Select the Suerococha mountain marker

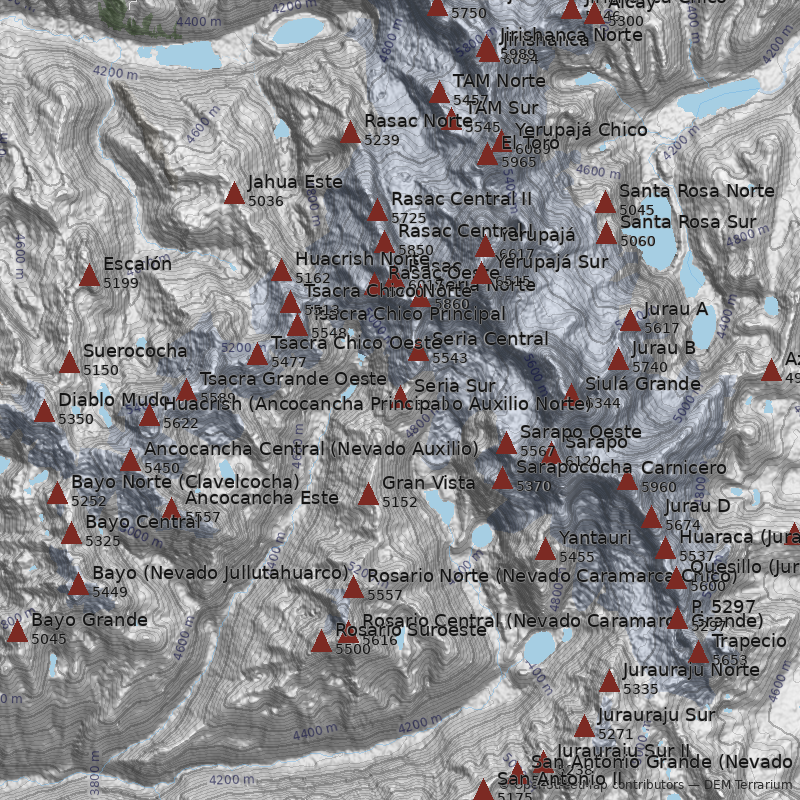(x=69, y=362)
